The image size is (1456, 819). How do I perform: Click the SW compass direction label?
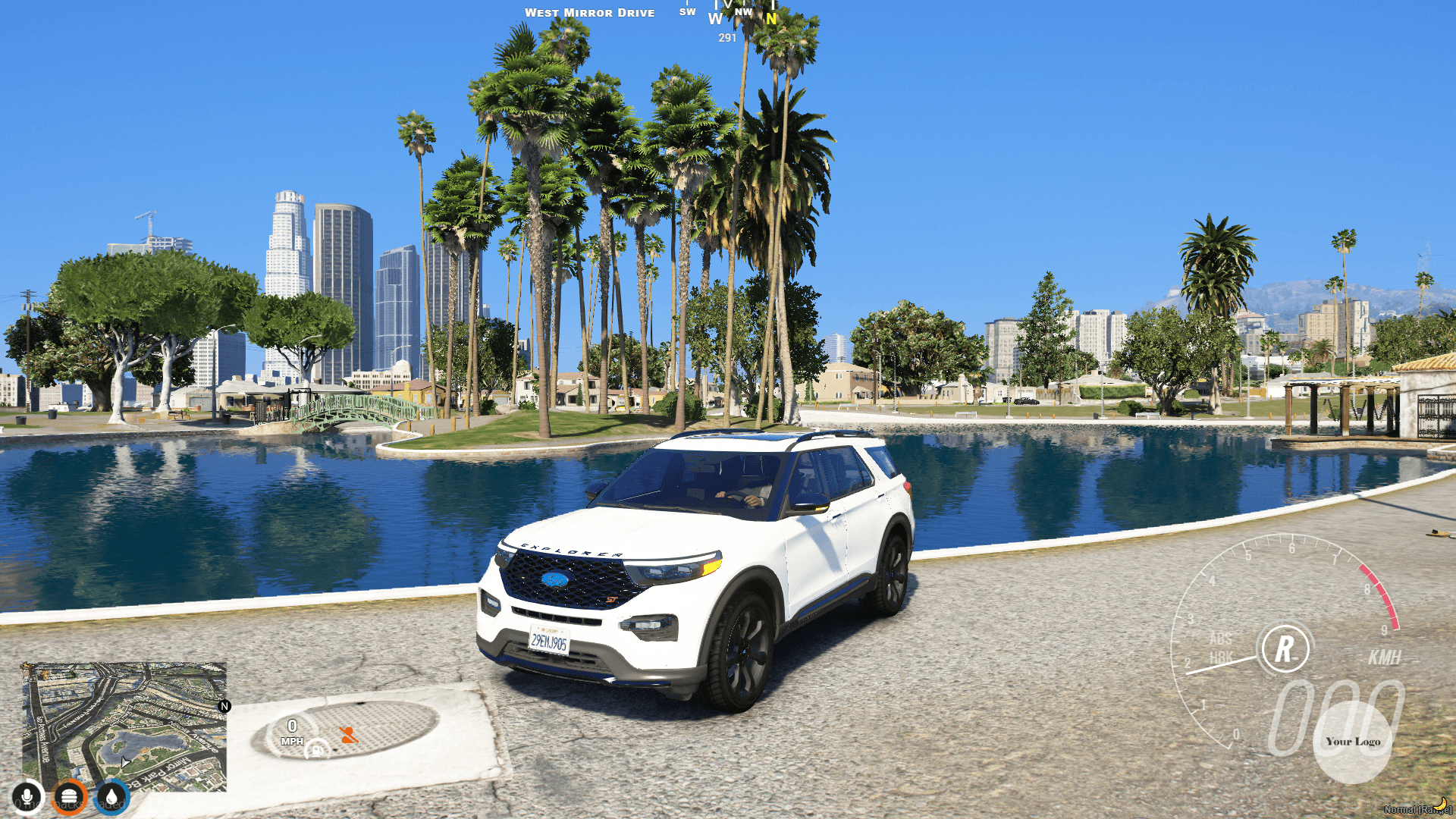coord(686,12)
